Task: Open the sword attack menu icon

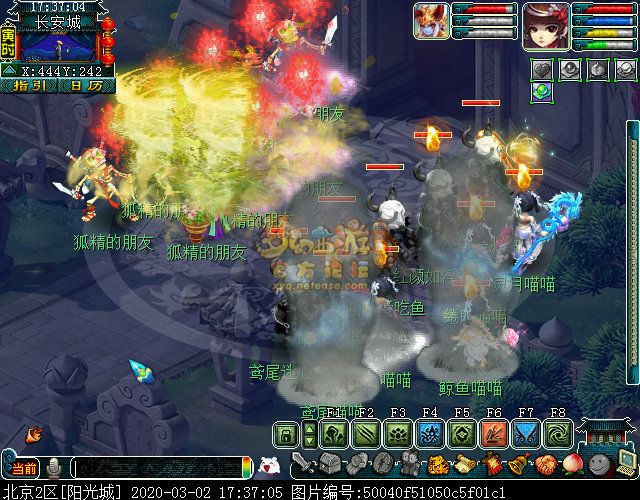Action: [x=302, y=464]
